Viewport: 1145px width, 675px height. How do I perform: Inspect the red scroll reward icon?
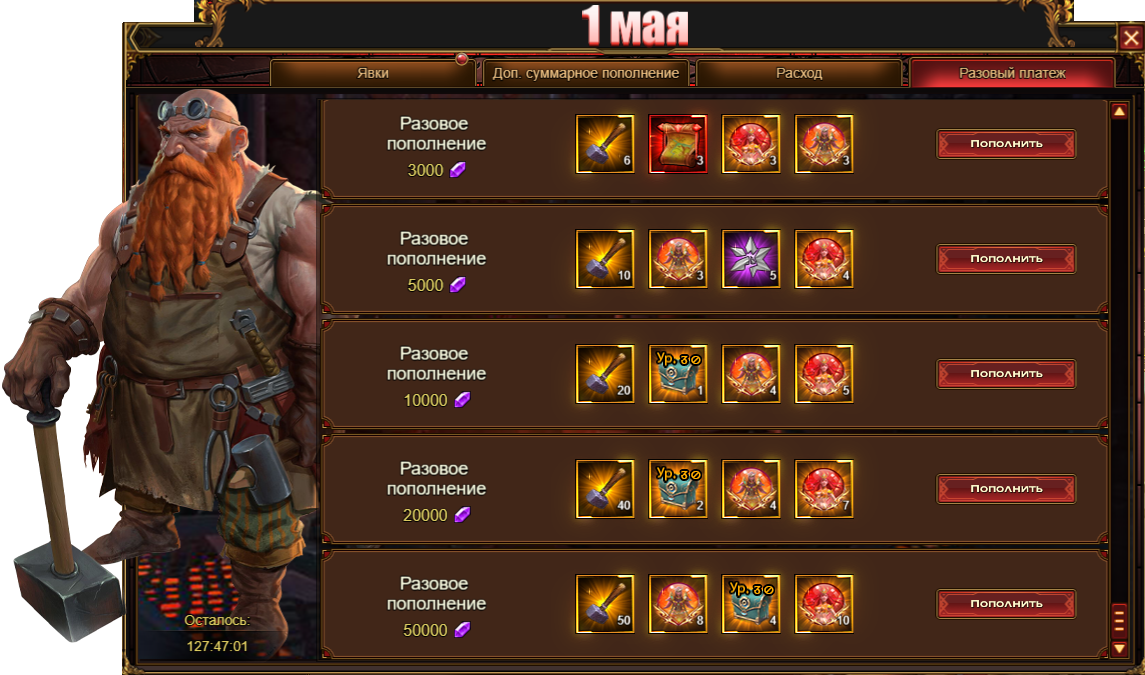[678, 144]
